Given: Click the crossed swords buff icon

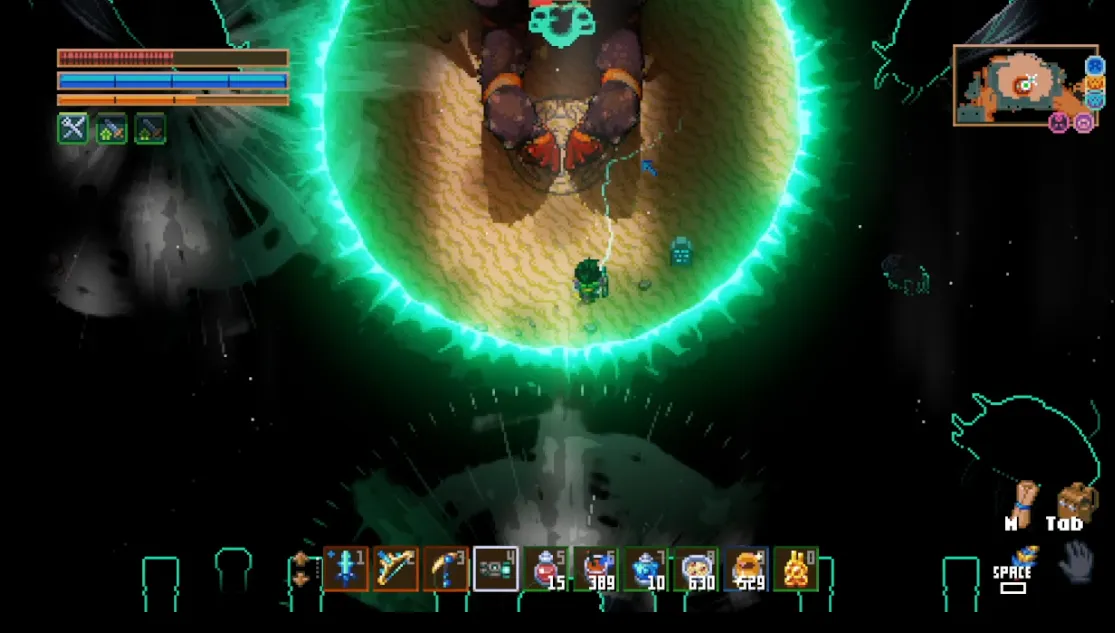Looking at the screenshot, I should pyautogui.click(x=72, y=128).
